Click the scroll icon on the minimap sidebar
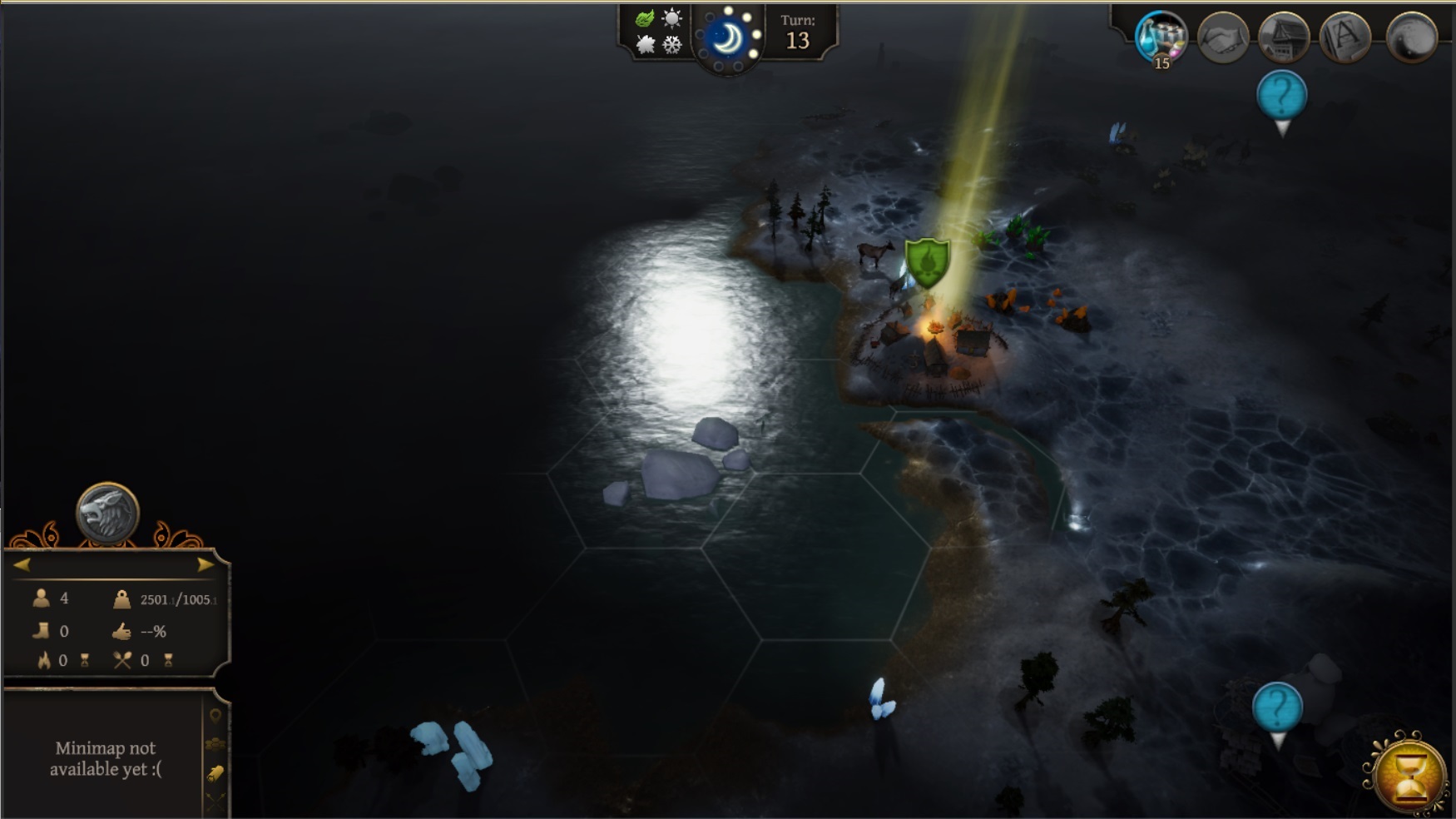The height and width of the screenshot is (819, 1456). coord(215,772)
